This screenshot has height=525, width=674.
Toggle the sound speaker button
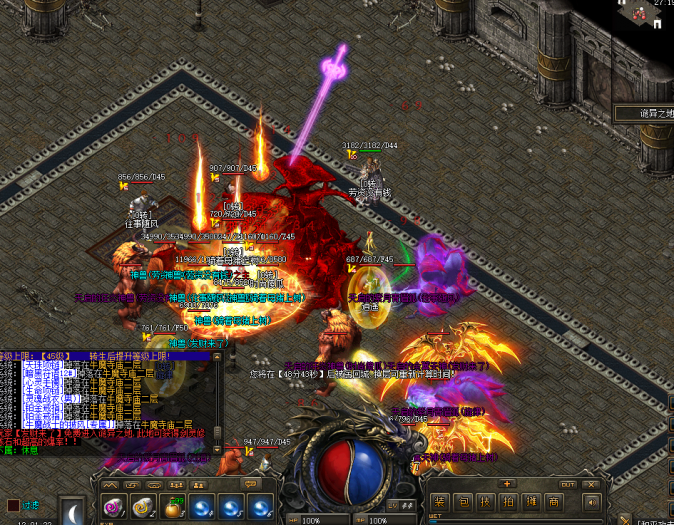point(591,502)
